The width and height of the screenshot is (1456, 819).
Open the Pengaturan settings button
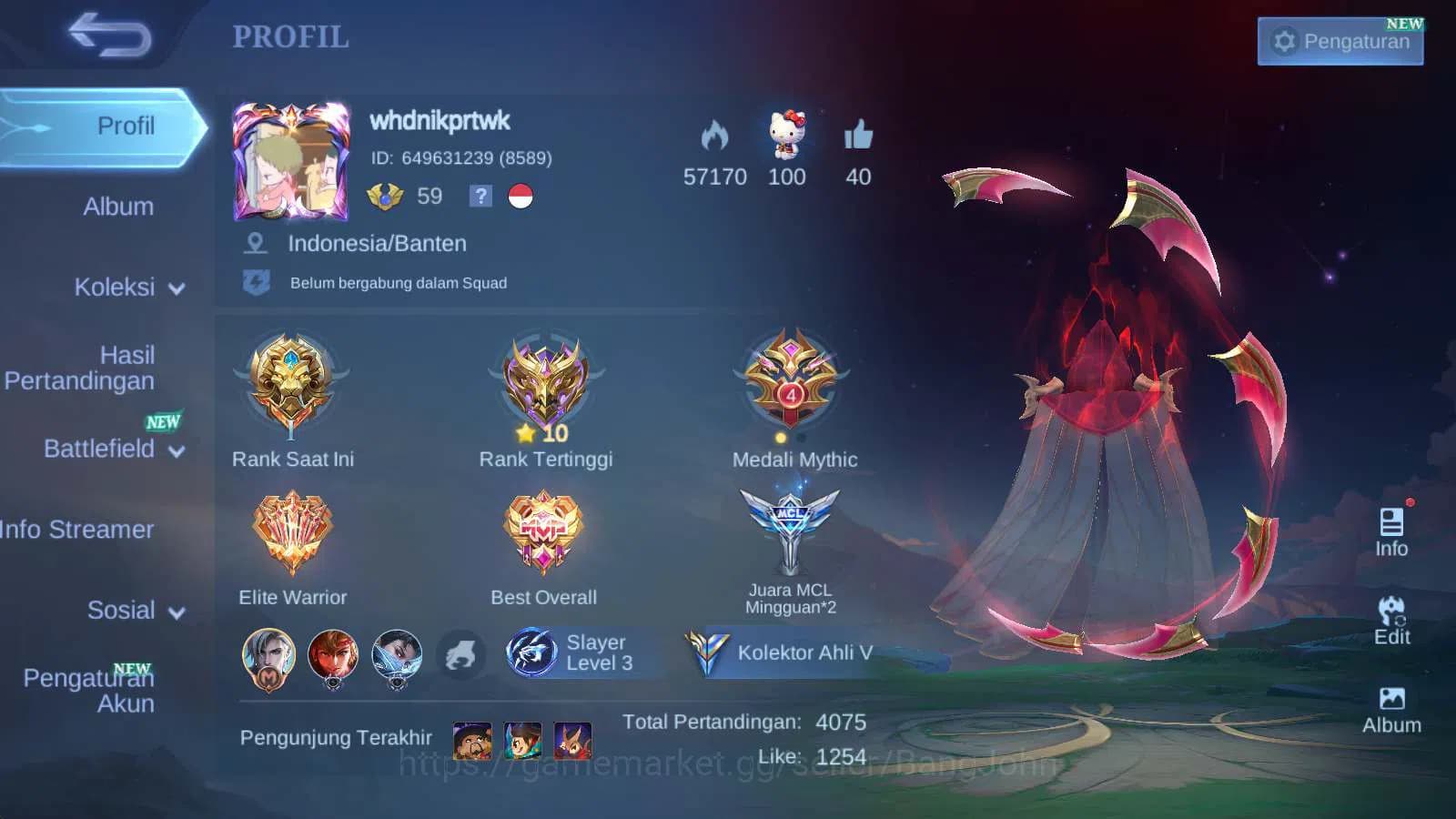tap(1340, 41)
